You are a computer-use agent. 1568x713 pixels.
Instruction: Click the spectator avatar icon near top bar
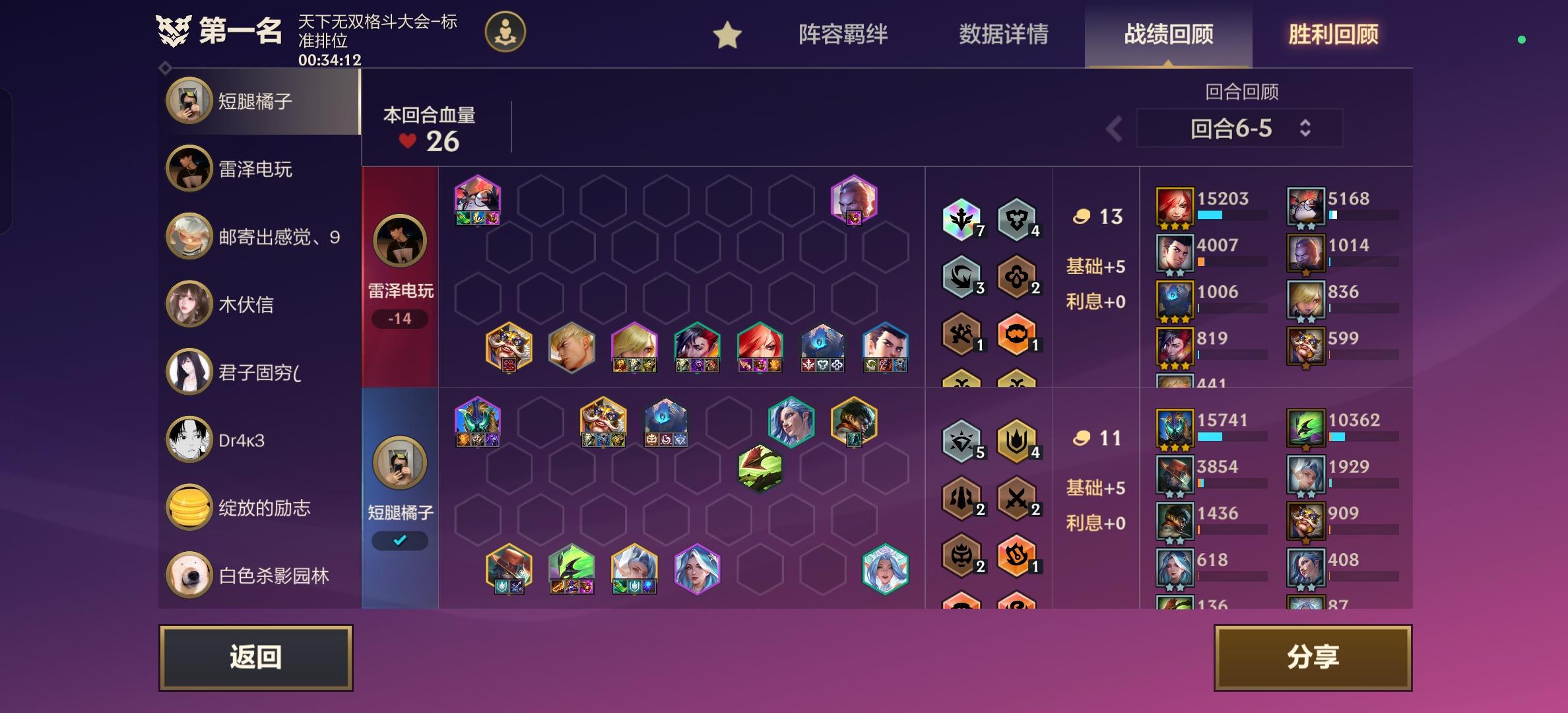click(x=505, y=32)
